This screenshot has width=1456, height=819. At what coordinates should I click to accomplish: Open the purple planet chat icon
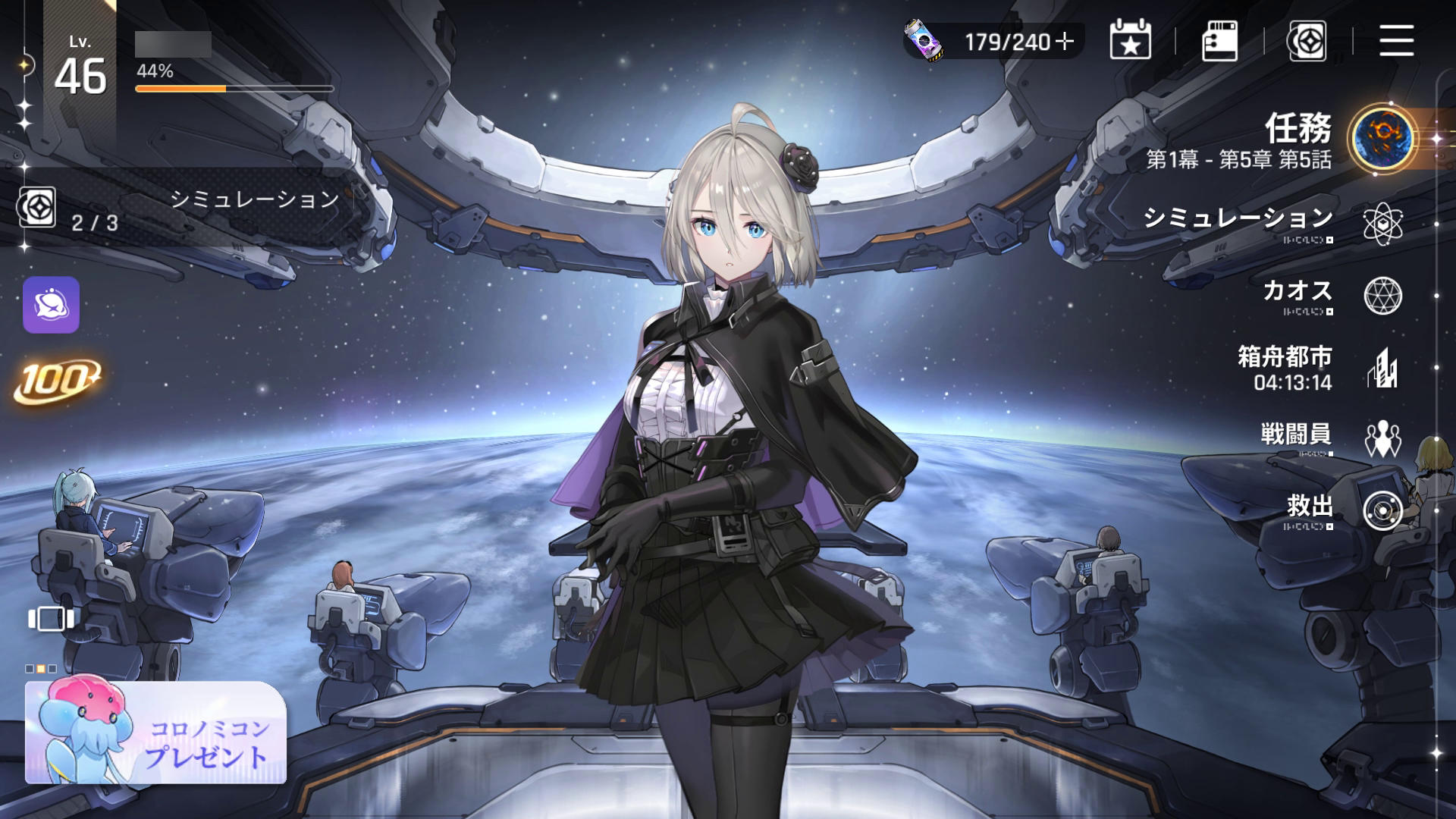(51, 305)
